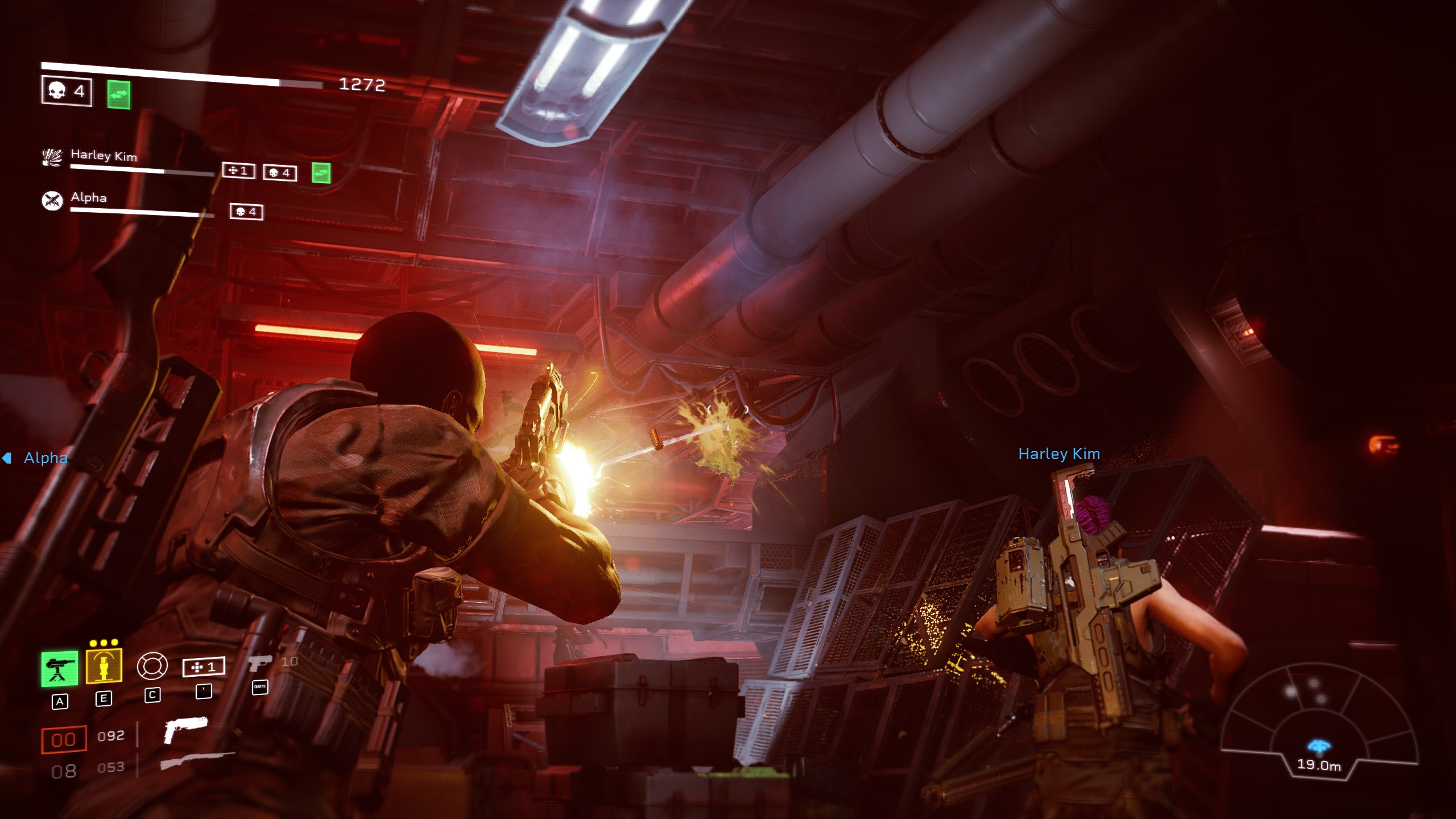Image resolution: width=1456 pixels, height=819 pixels.
Task: Click the motion tracker radar
Action: tap(1318, 722)
